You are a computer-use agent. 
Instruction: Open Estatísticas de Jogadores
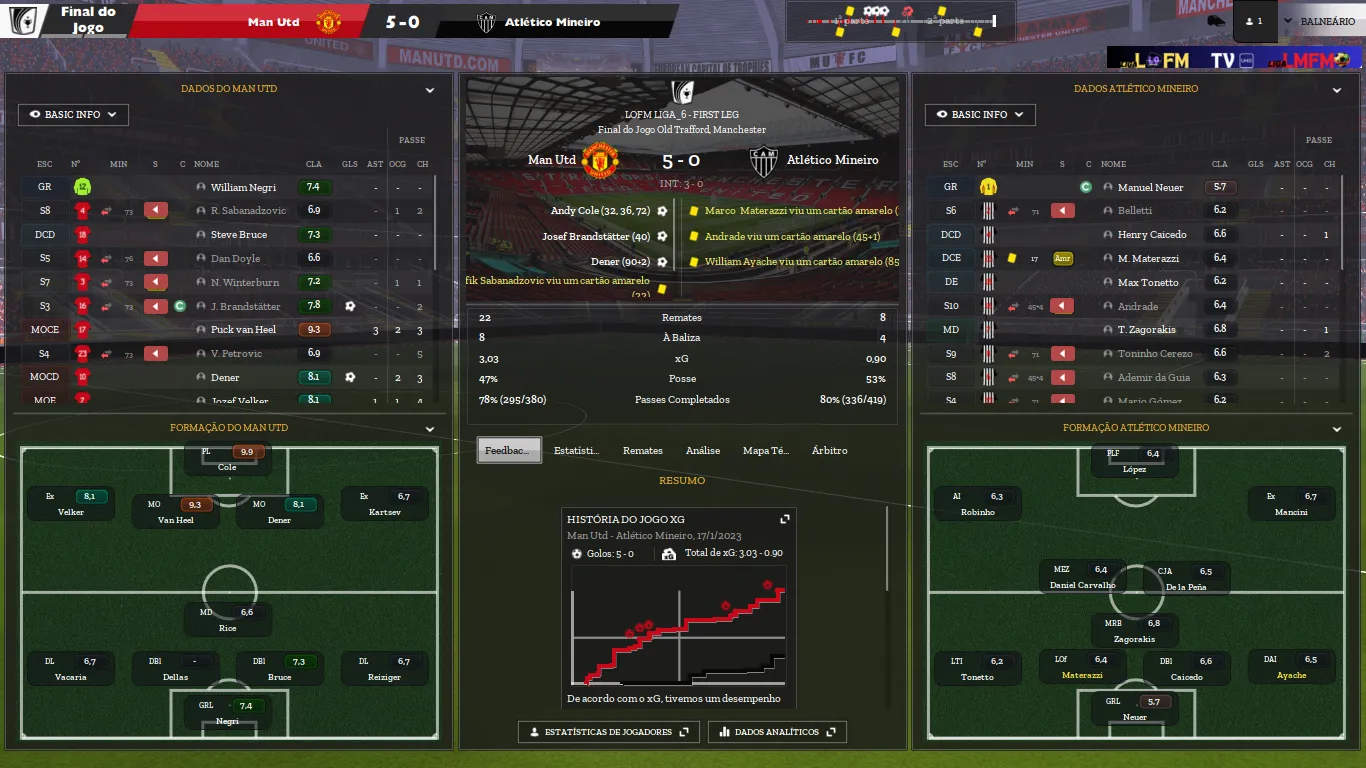(x=608, y=732)
